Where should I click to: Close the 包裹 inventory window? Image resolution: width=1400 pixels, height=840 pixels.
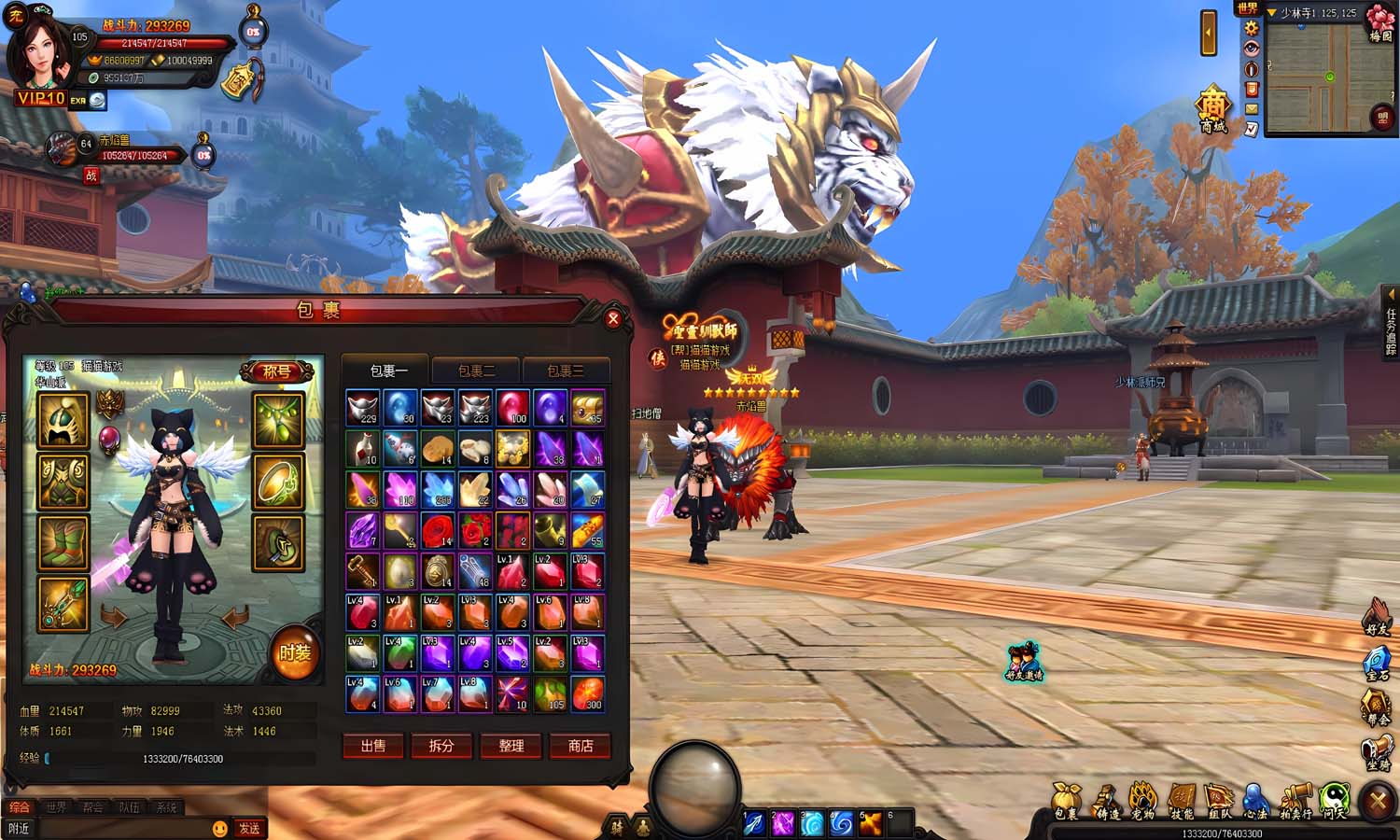click(x=613, y=319)
